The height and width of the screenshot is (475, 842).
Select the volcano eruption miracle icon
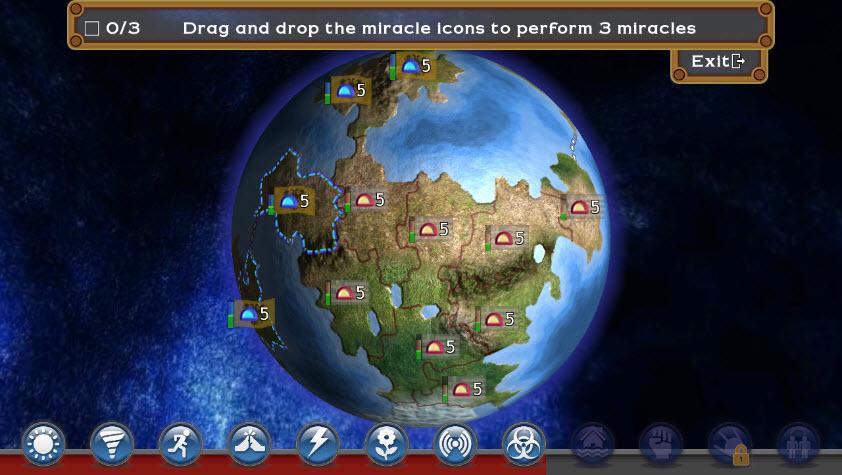[249, 443]
